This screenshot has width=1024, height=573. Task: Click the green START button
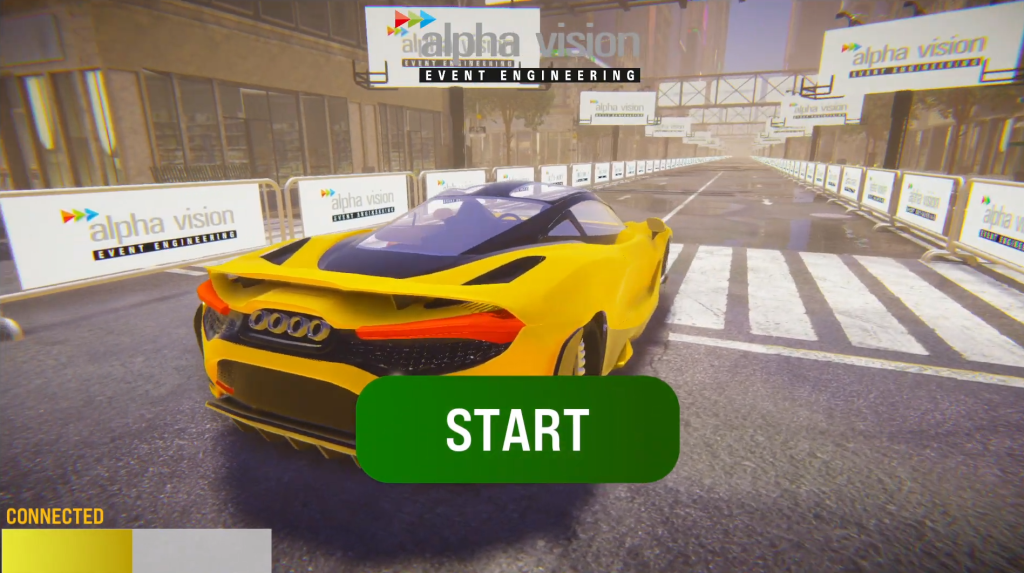pos(517,430)
